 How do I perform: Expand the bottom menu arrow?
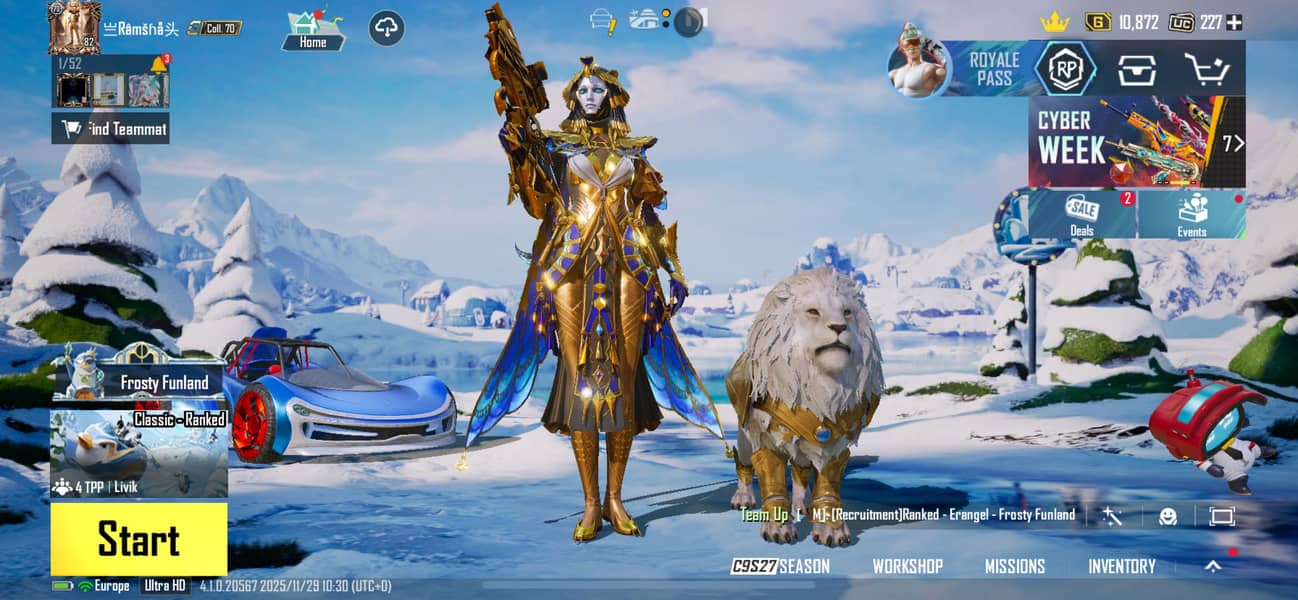click(x=1213, y=566)
